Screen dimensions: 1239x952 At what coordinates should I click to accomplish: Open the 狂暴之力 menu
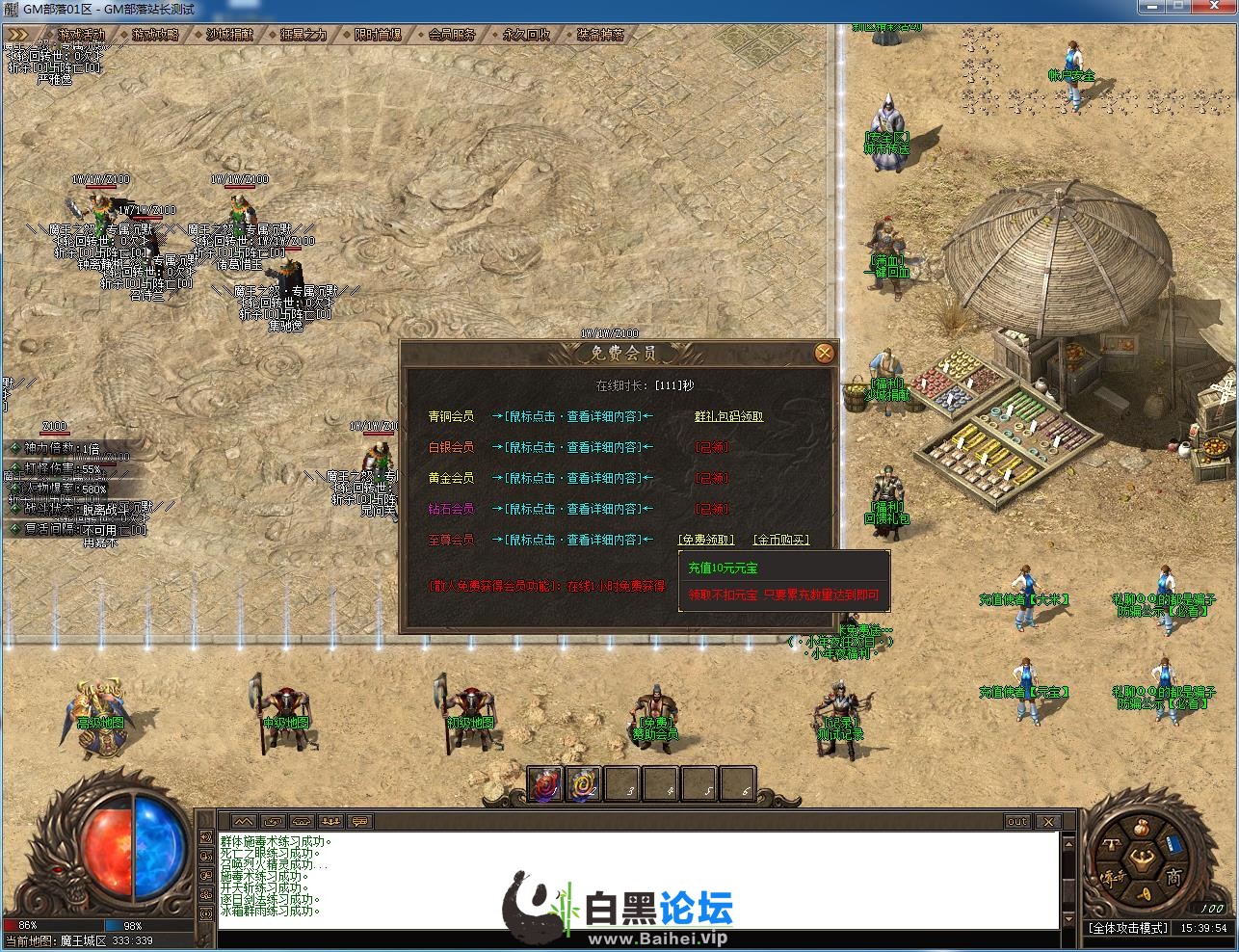click(303, 35)
